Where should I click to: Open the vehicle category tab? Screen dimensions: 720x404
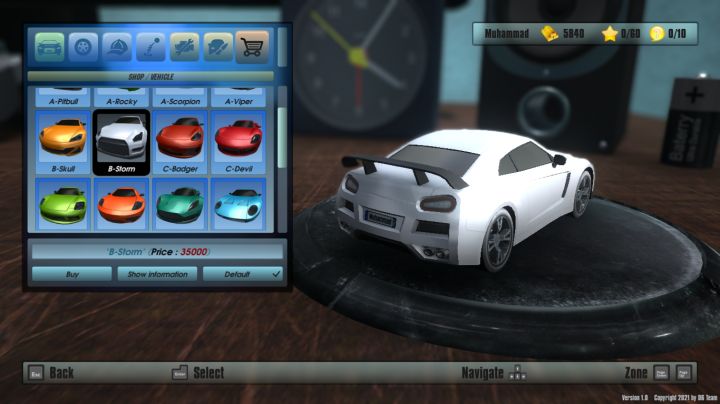[x=49, y=47]
